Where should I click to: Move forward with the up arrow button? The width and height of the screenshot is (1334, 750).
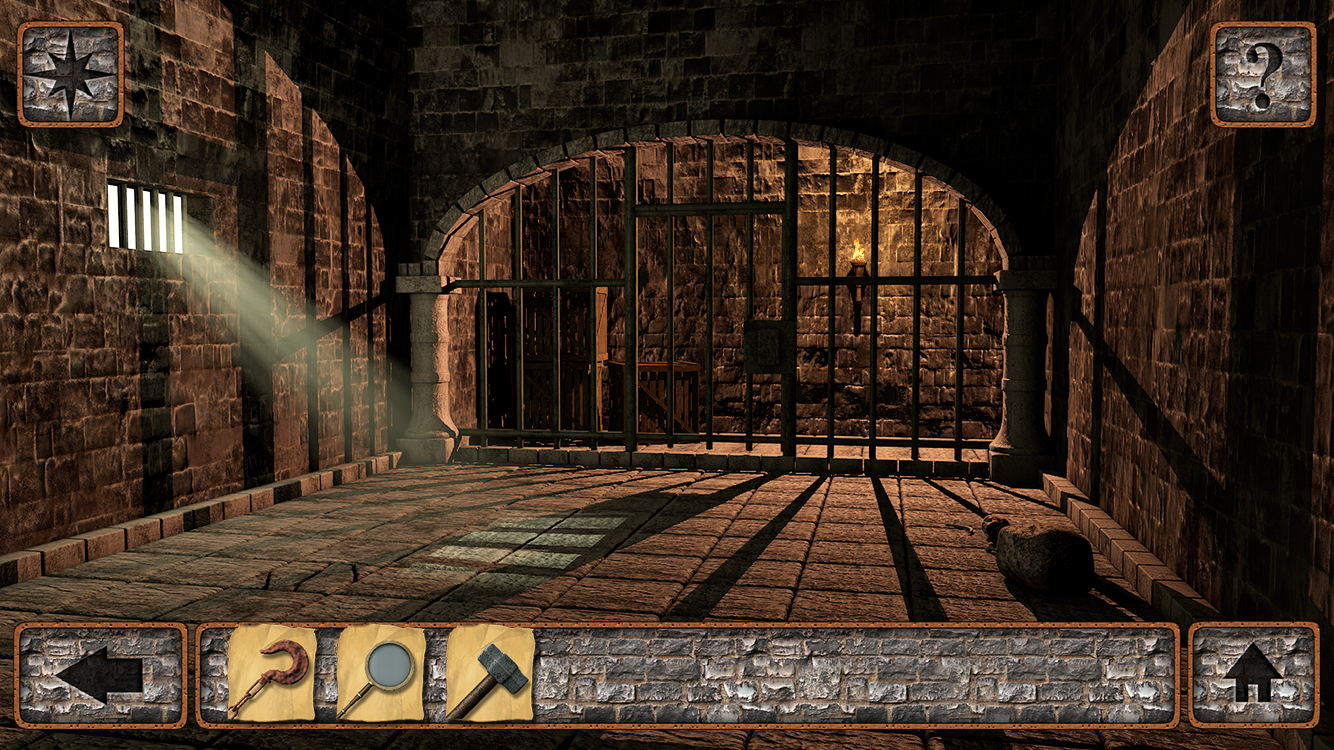click(x=1253, y=675)
